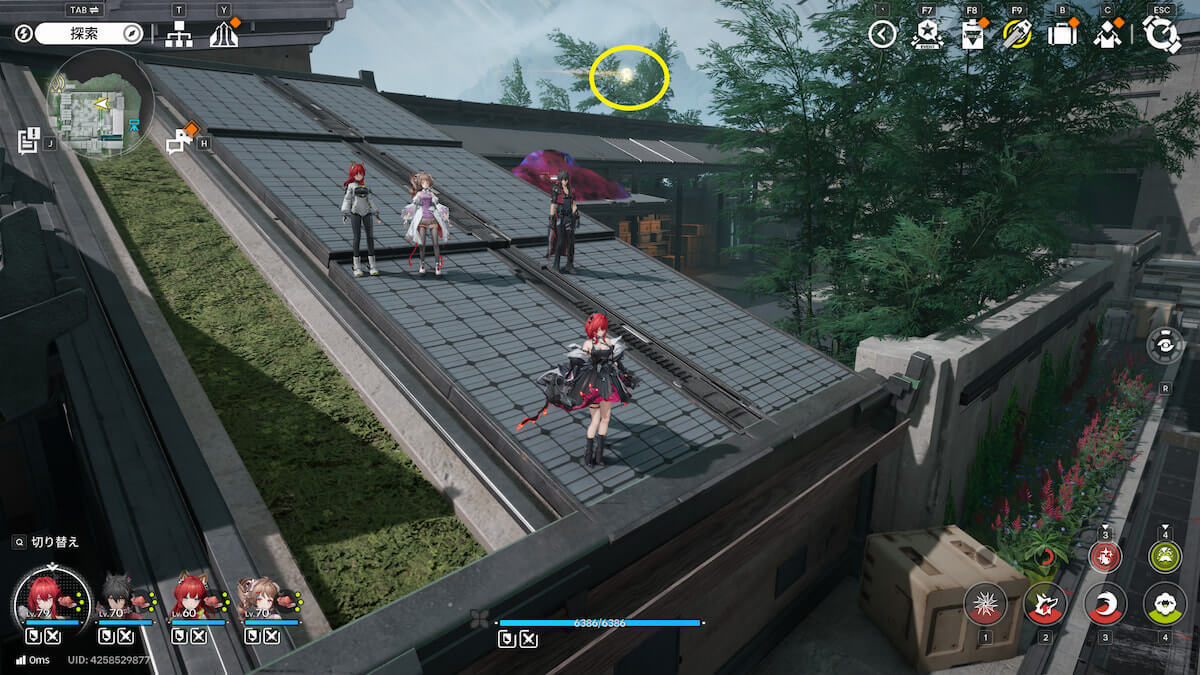This screenshot has width=1200, height=675.
Task: Collapse the top menu with the back arrow
Action: point(882,35)
